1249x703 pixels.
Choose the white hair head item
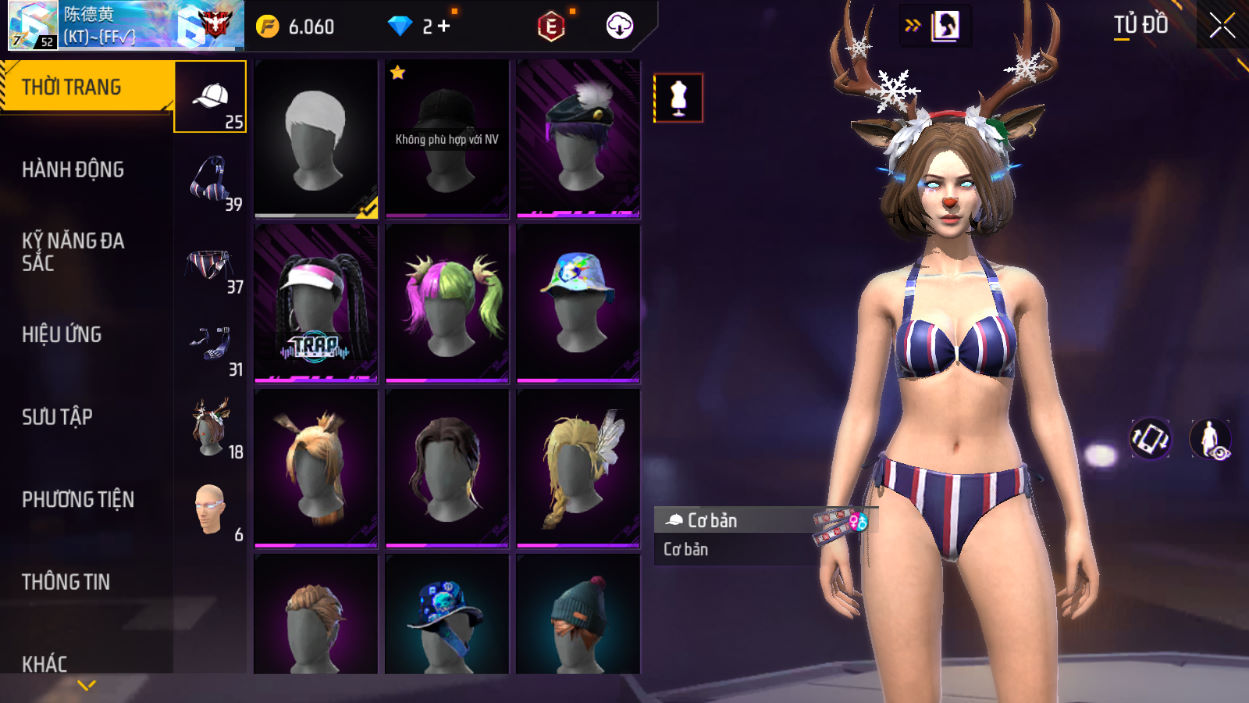click(316, 138)
